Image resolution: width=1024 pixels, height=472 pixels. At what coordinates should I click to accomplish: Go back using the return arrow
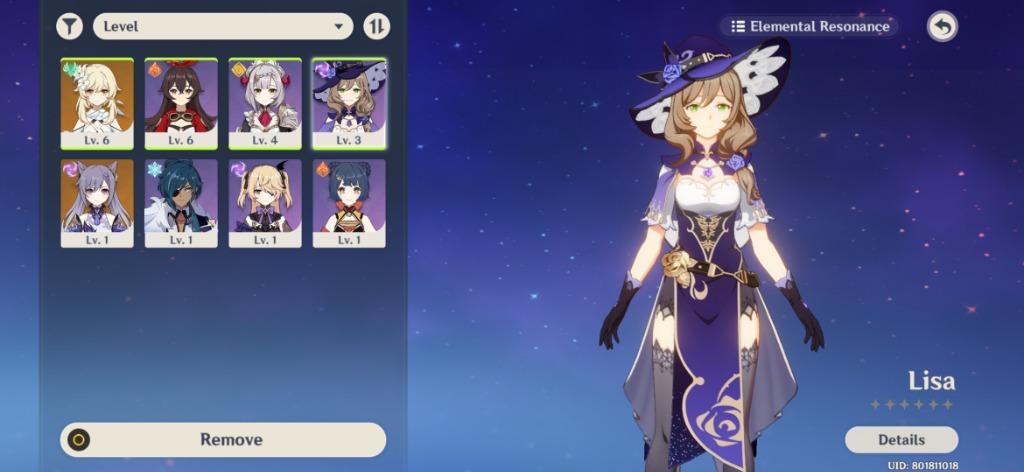(941, 27)
